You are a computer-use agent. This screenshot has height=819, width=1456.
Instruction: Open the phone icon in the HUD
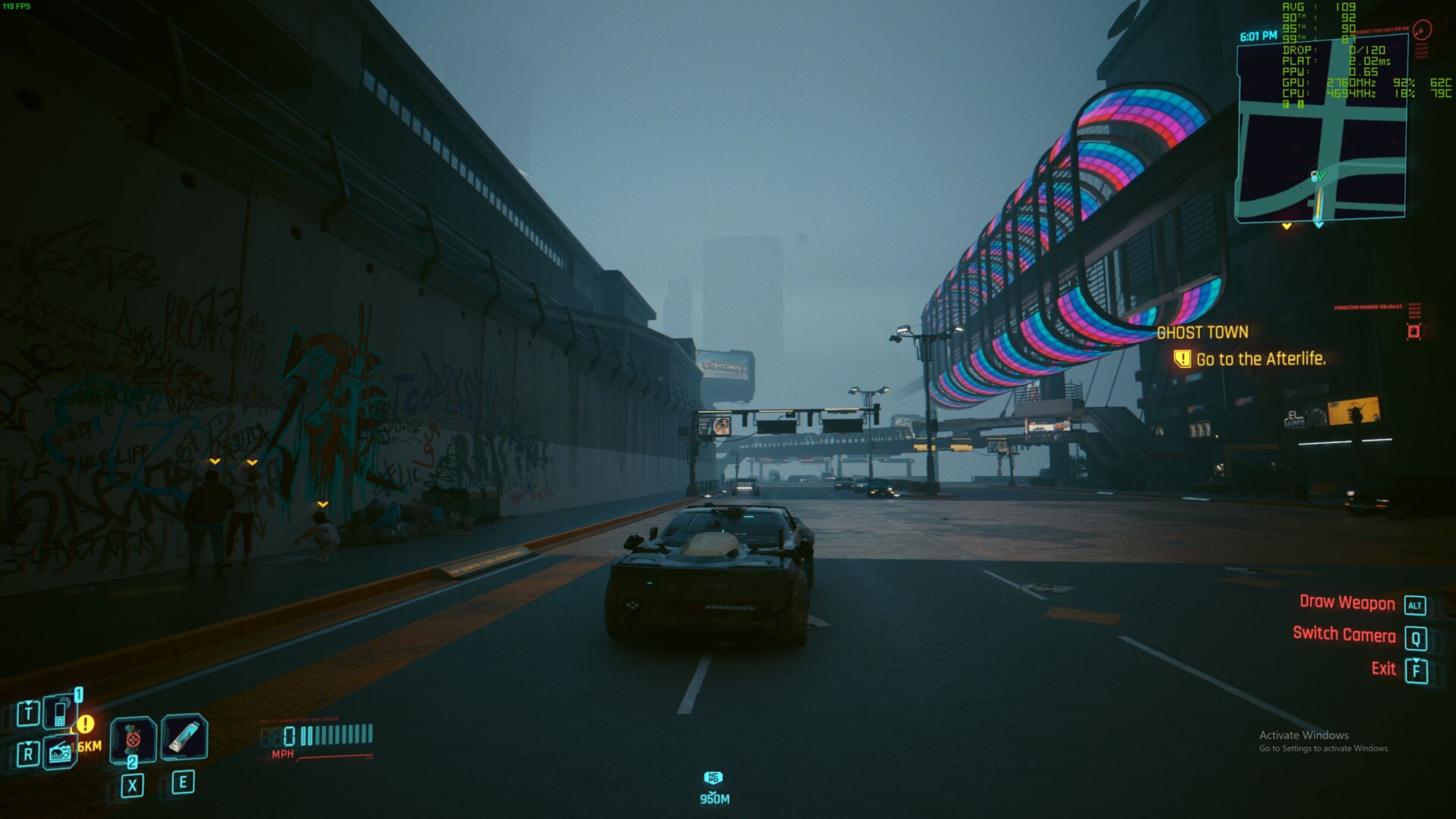point(60,711)
